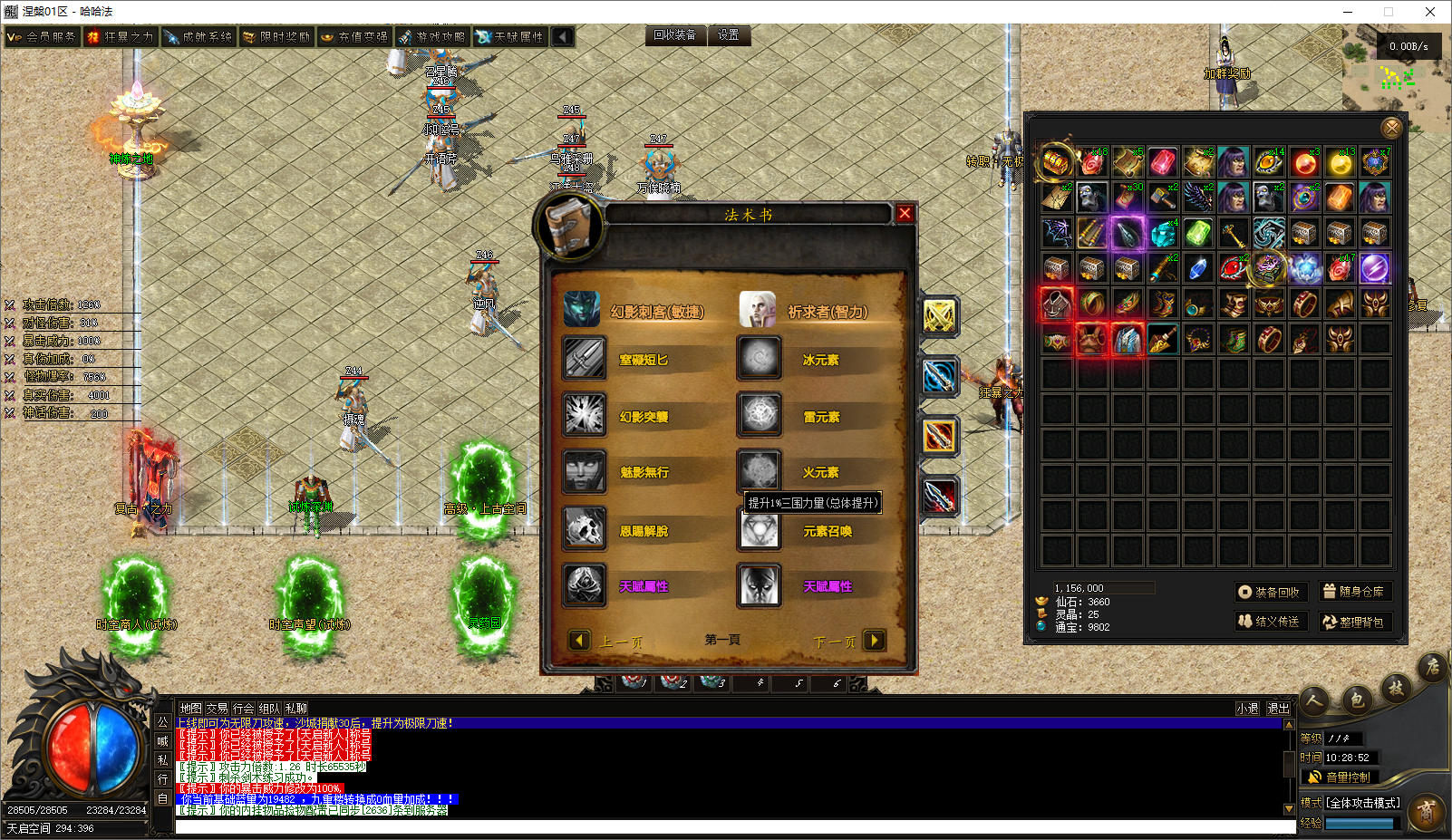Viewport: 1452px width, 840px height.
Task: Click the 回收装备 button
Action: pos(675,35)
